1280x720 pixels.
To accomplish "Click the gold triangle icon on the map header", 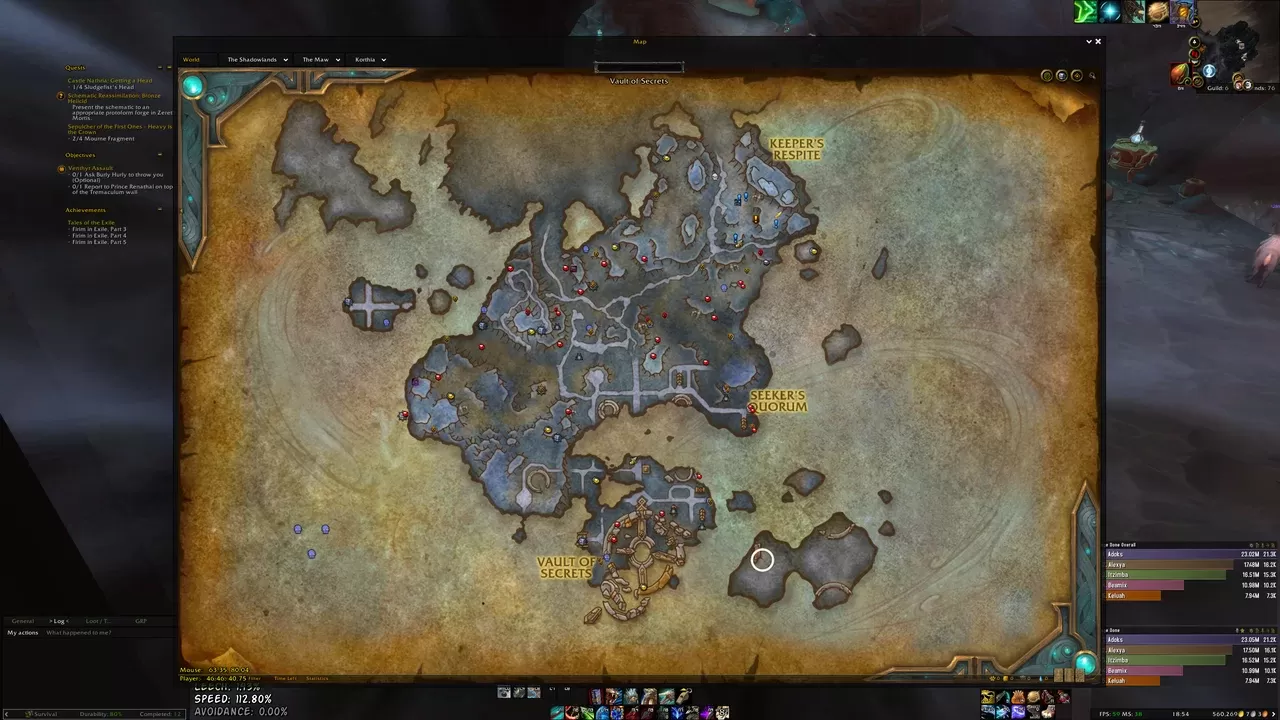I will point(1077,75).
